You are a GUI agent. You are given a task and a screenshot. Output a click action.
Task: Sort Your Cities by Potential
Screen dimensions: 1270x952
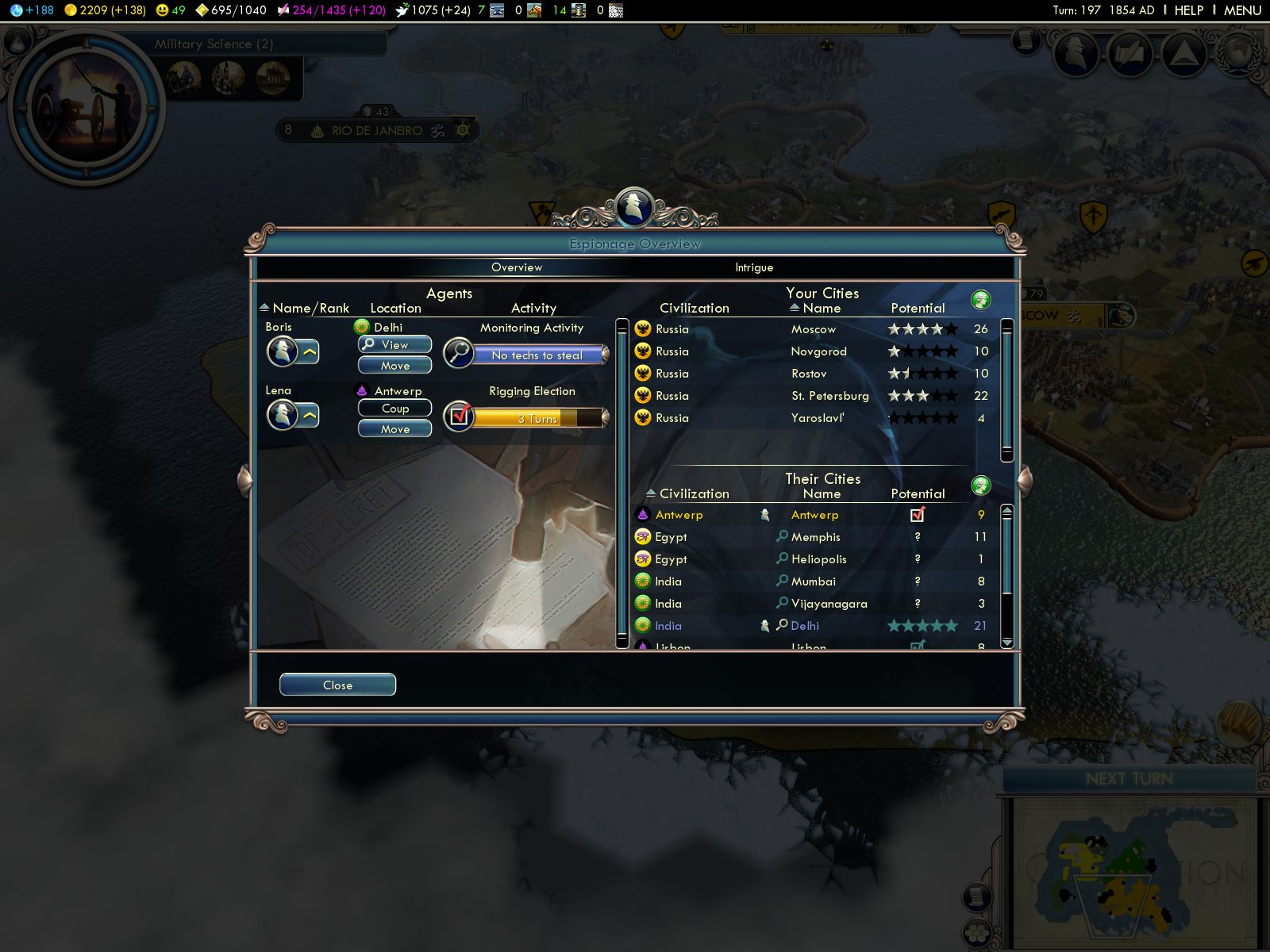(918, 308)
